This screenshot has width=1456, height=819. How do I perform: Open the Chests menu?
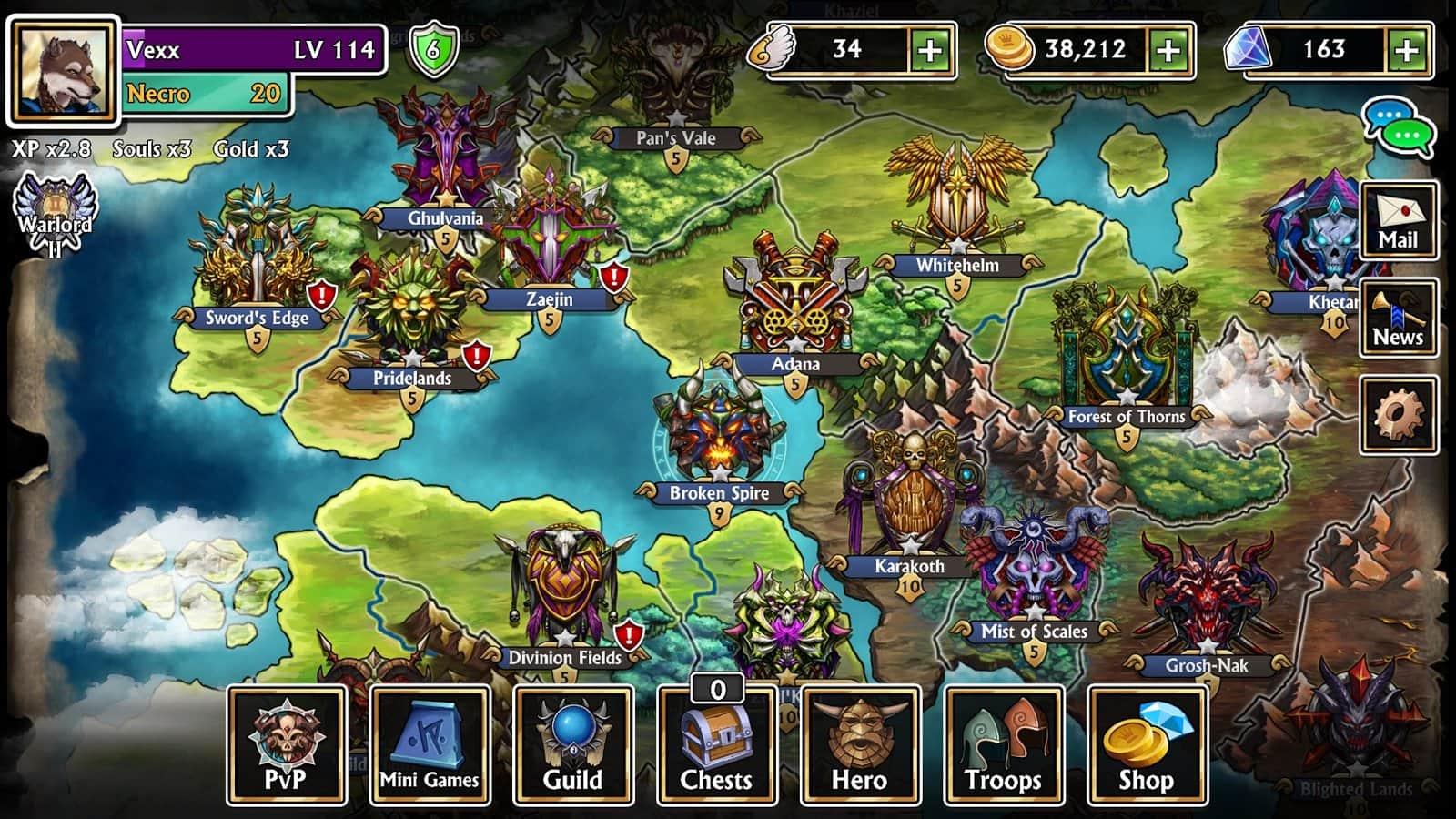(x=717, y=745)
